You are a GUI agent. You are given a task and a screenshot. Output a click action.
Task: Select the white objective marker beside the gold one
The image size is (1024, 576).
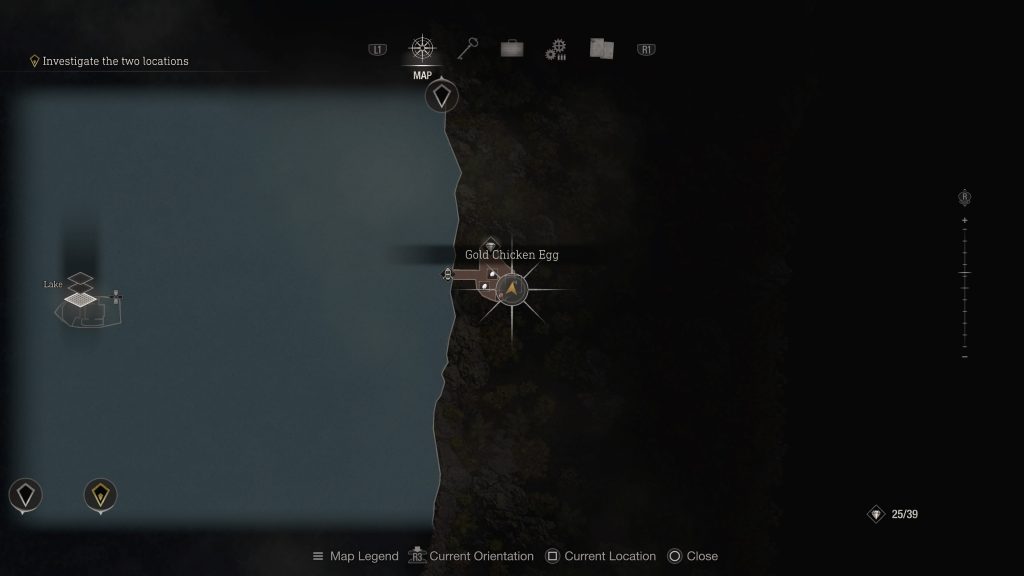pos(25,494)
